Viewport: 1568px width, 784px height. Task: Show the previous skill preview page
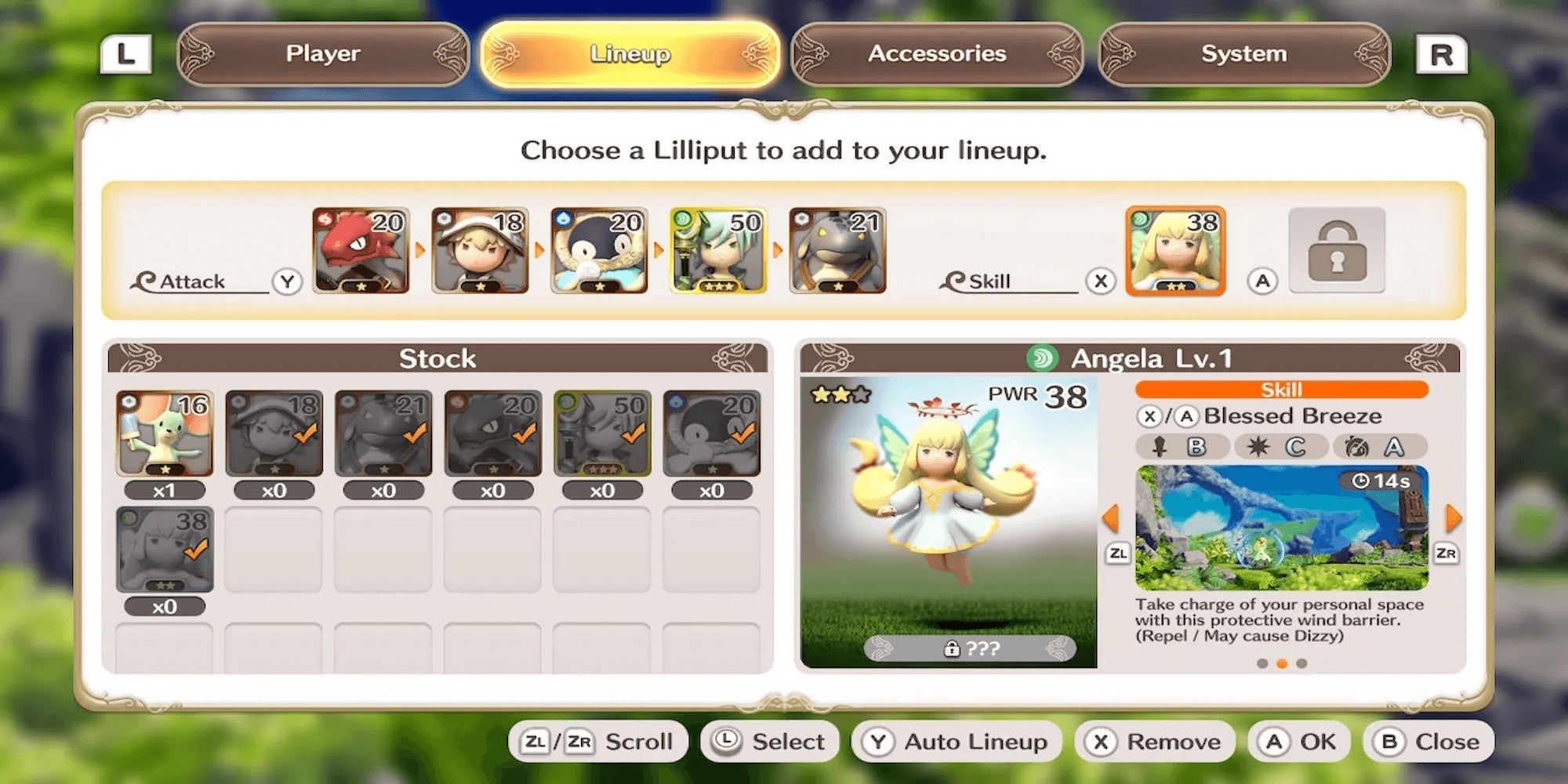[1111, 518]
